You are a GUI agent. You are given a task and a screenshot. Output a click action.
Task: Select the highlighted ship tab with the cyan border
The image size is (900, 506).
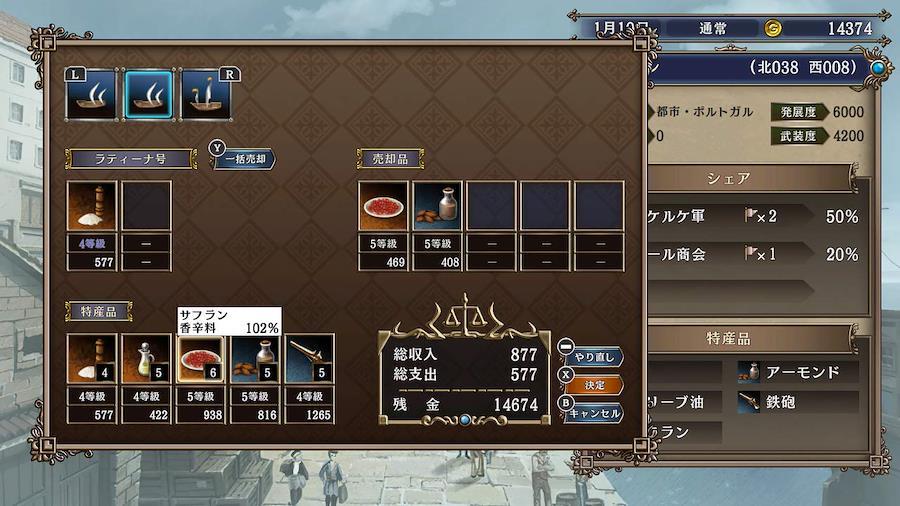[146, 95]
